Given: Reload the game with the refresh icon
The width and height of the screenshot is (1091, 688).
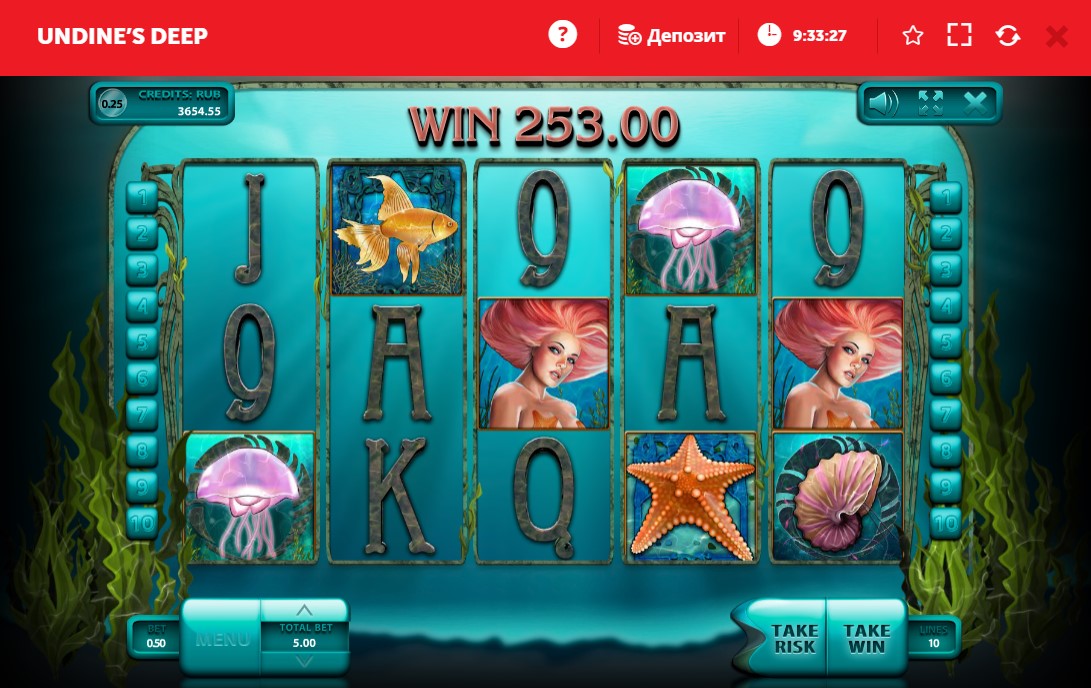Looking at the screenshot, I should coord(1008,36).
